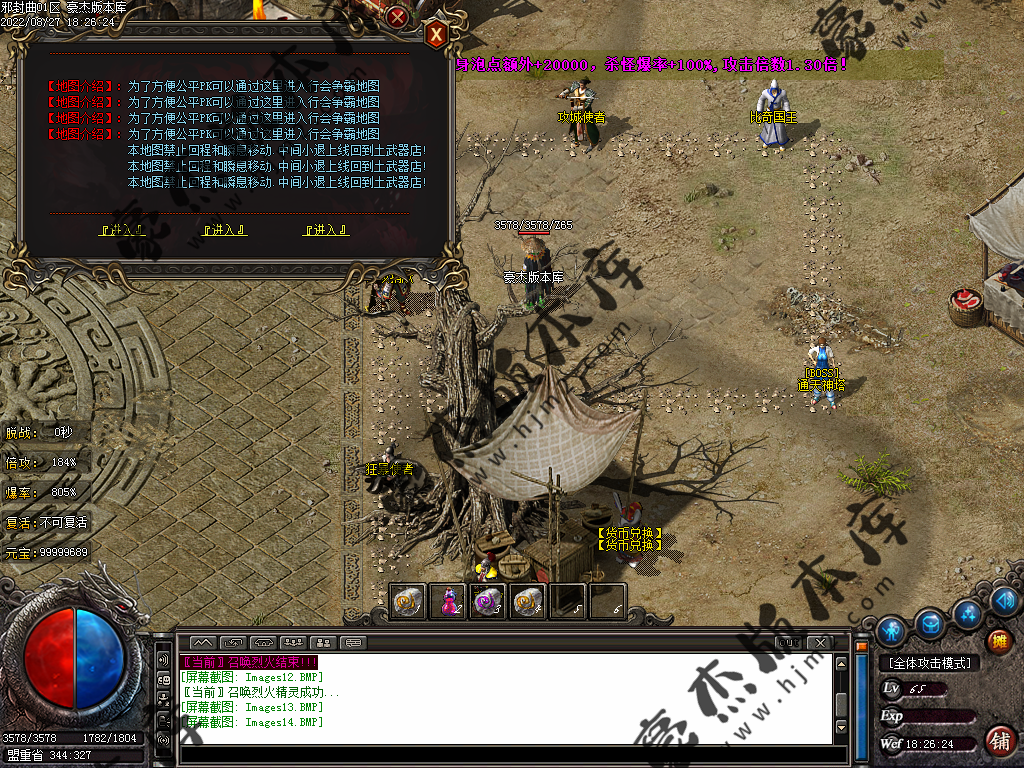Screen dimensions: 1024x768
Task: Click the chat log scrollbar
Action: [841, 700]
